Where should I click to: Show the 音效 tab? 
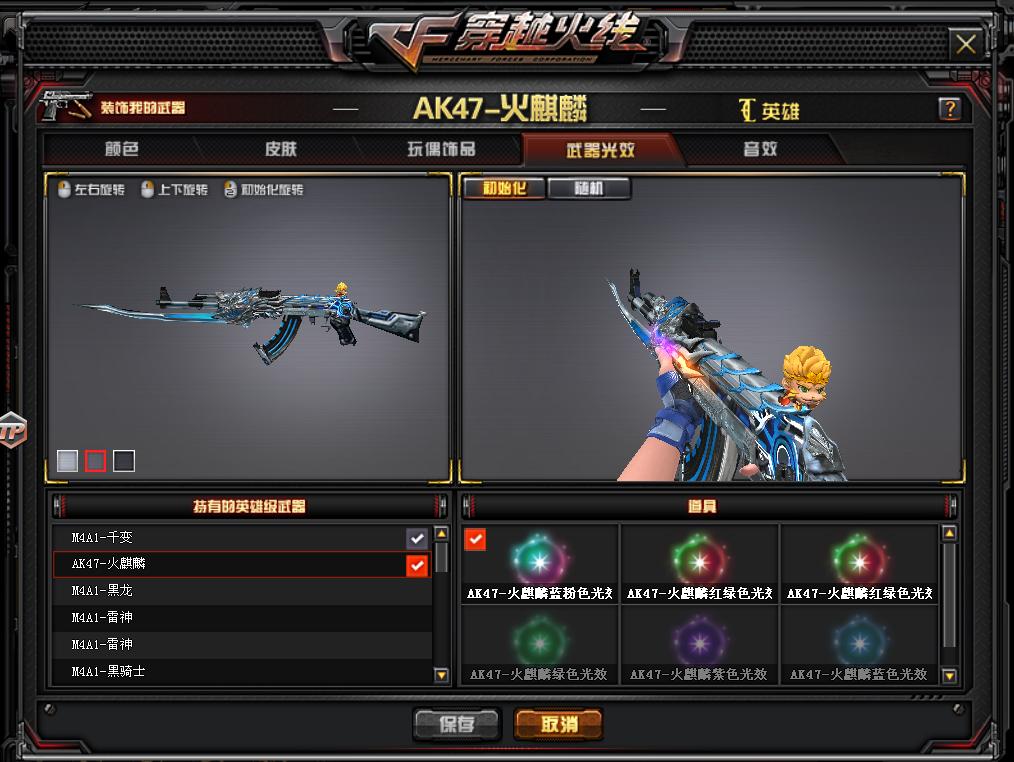pos(760,150)
